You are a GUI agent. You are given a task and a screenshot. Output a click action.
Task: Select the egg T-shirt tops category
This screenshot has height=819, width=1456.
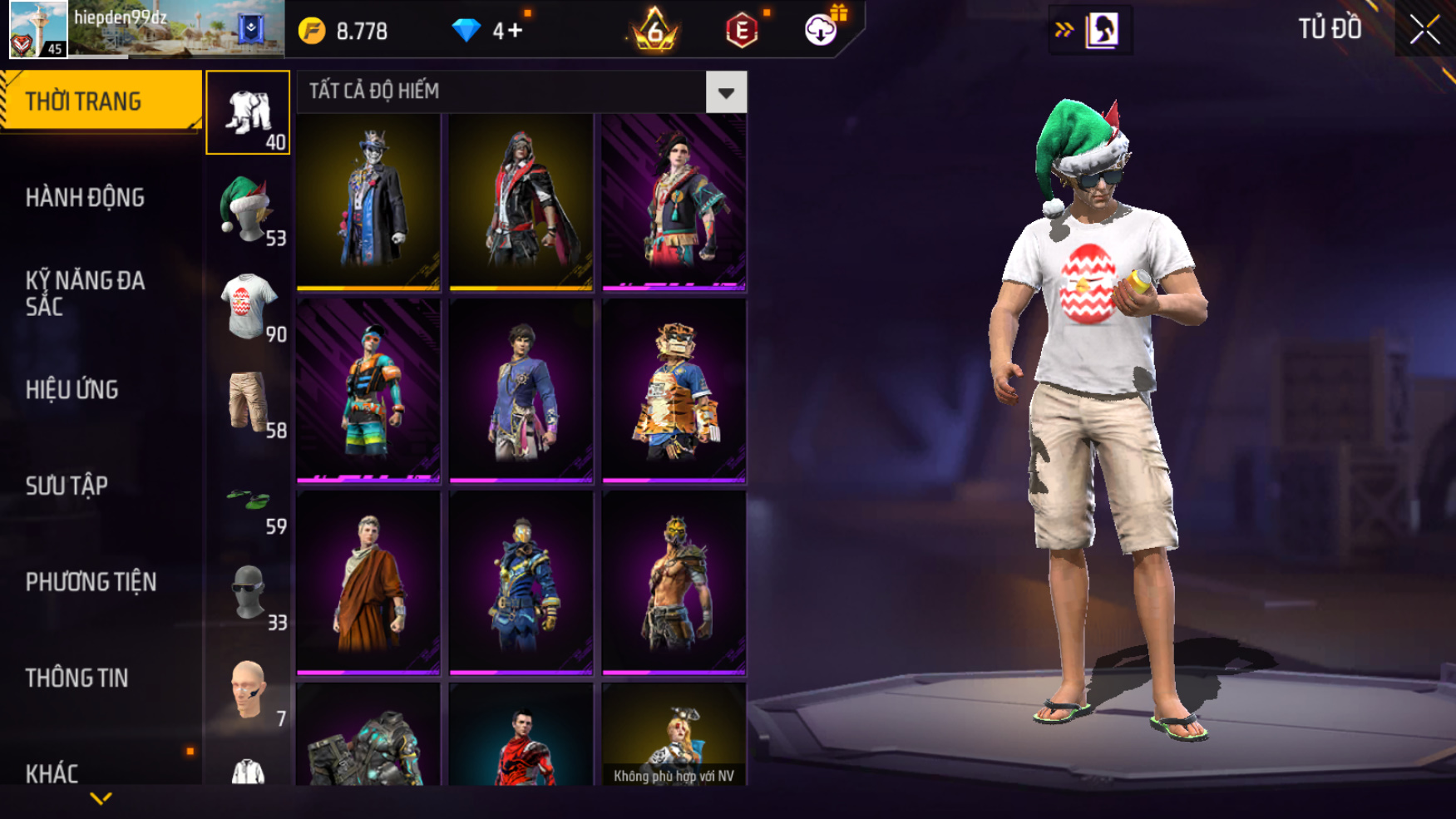(248, 306)
